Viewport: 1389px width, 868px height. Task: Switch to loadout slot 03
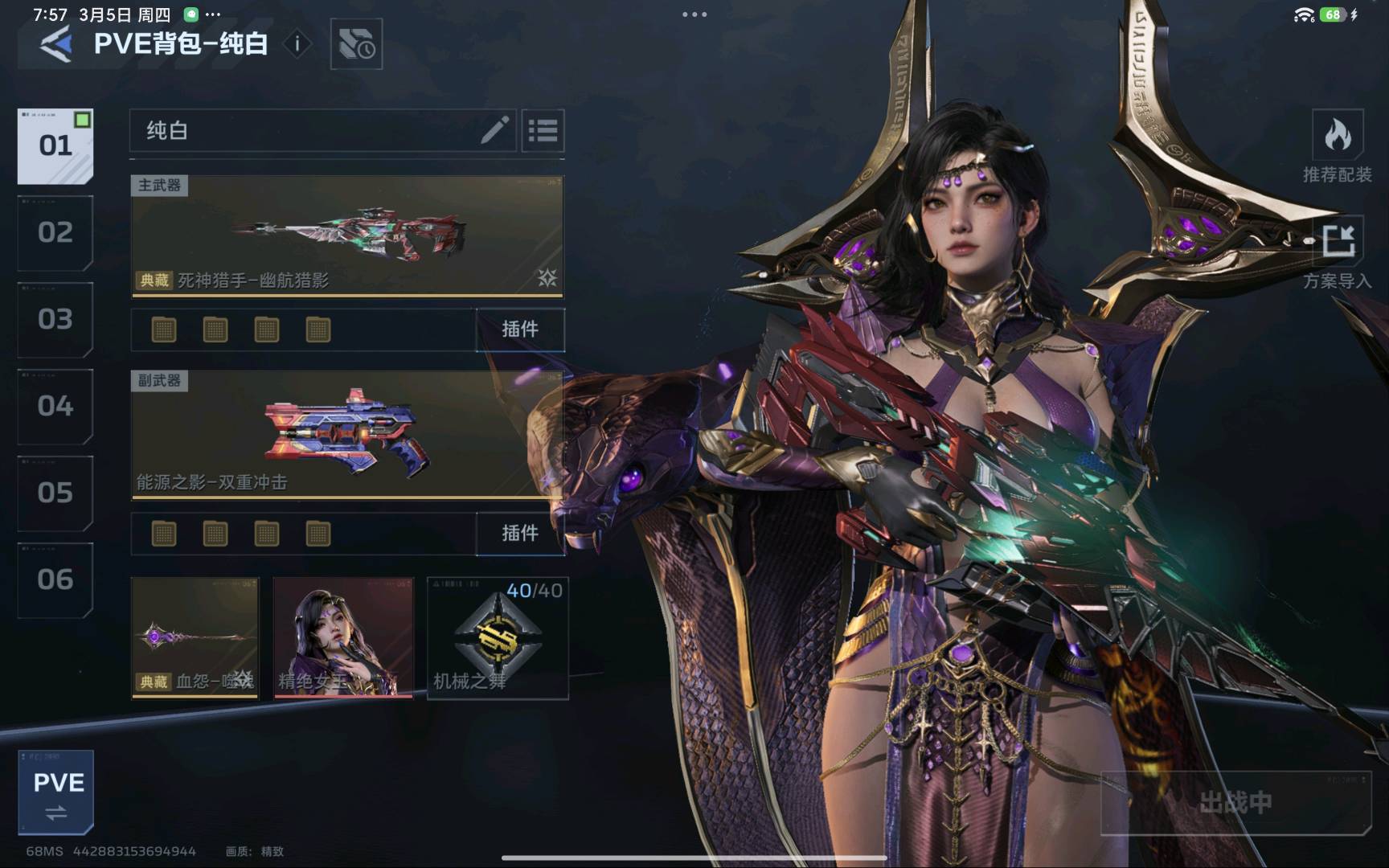55,319
